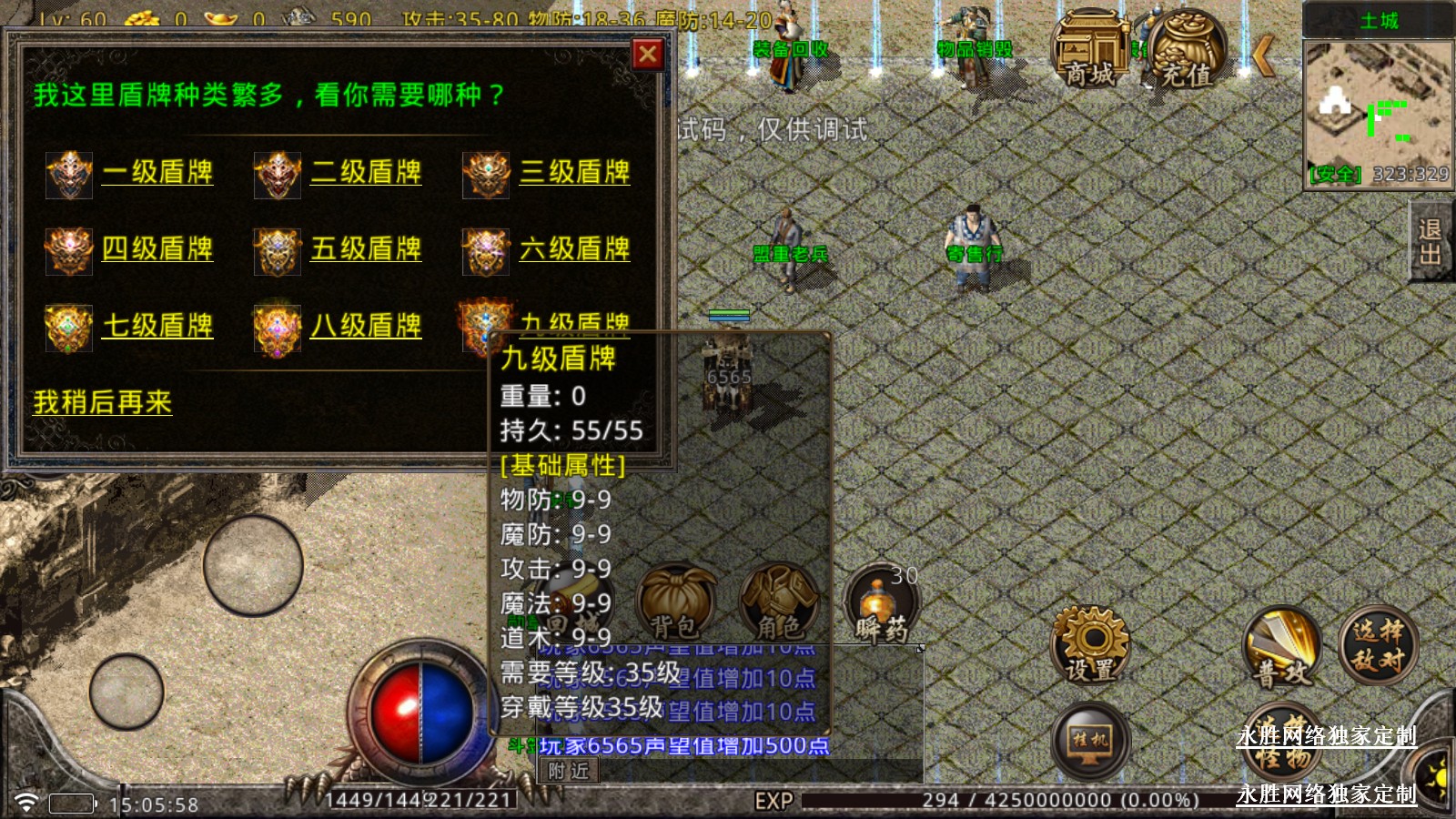Open the 背包 bag
This screenshot has height=819, width=1456.
(675, 602)
